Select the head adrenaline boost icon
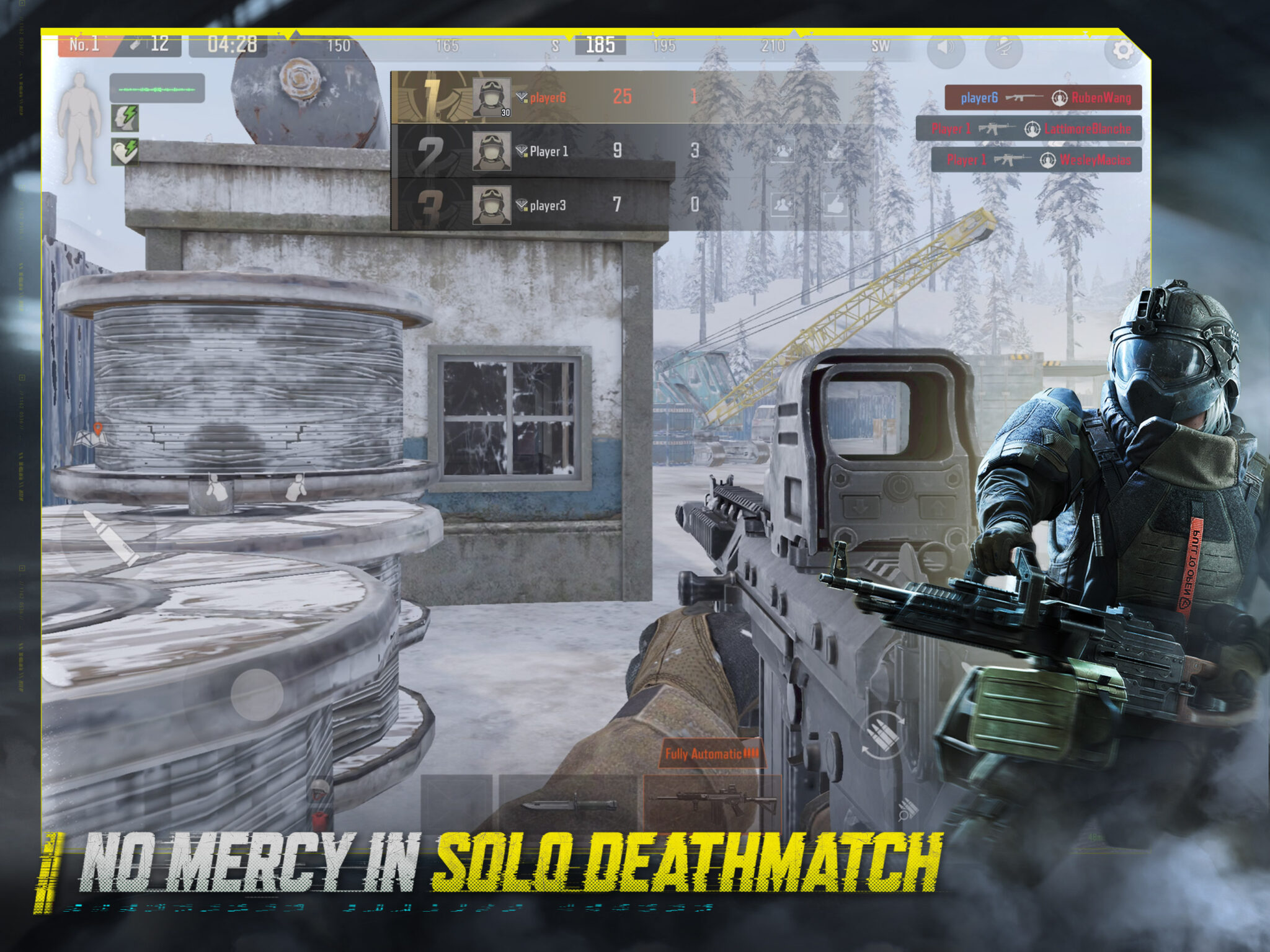Image resolution: width=1270 pixels, height=952 pixels. pyautogui.click(x=125, y=119)
